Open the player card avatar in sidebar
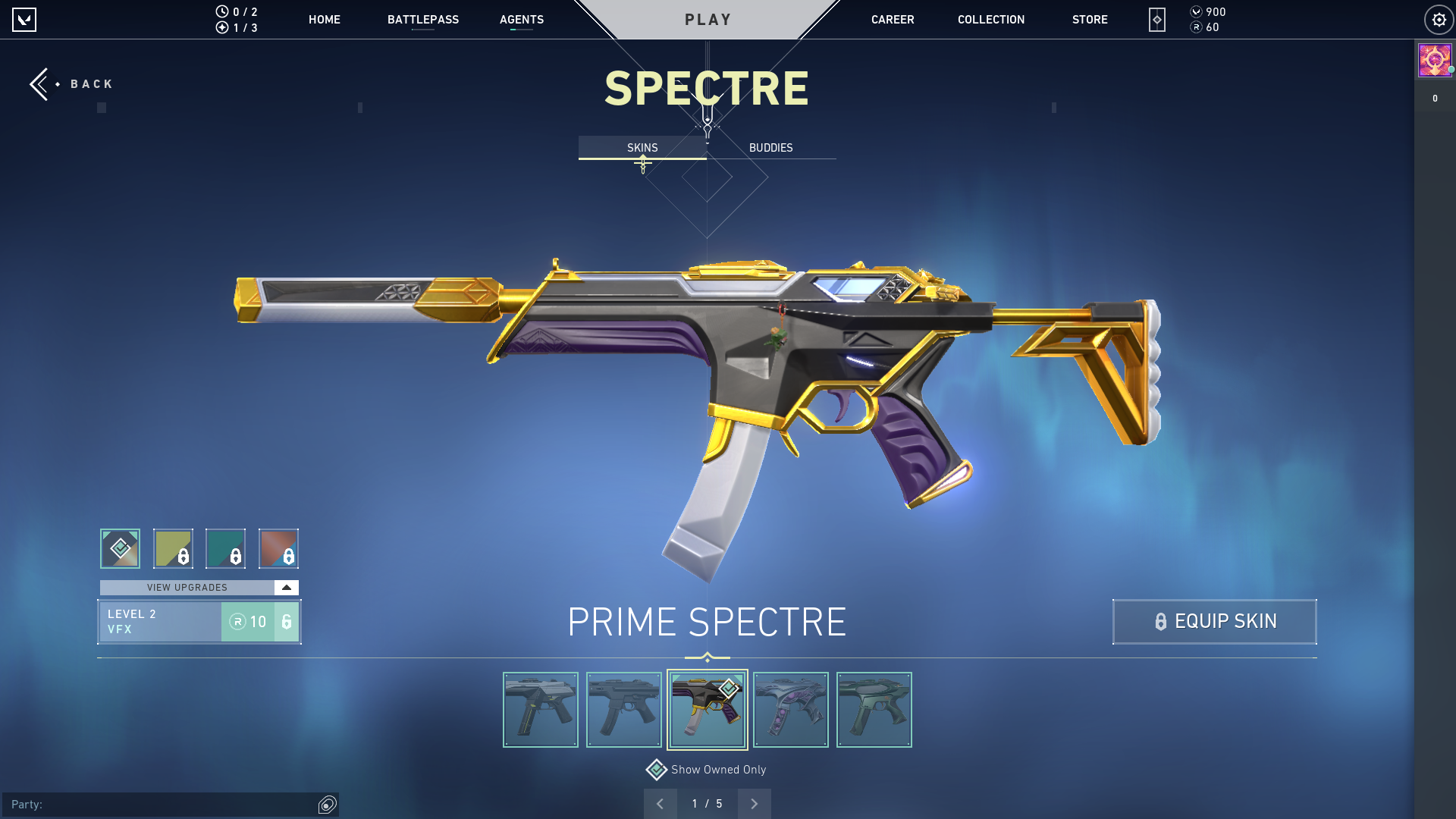 click(1435, 61)
